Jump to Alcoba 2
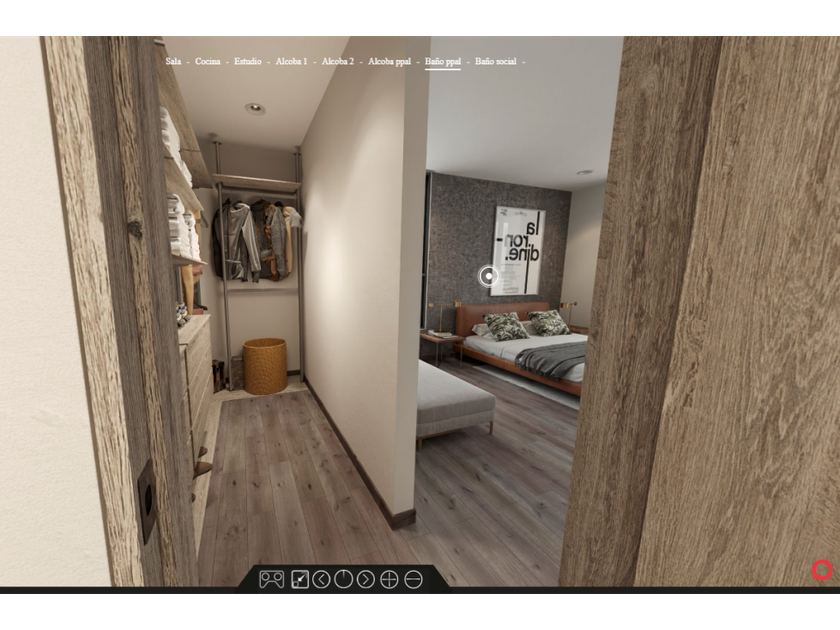The height and width of the screenshot is (630, 840). point(338,62)
